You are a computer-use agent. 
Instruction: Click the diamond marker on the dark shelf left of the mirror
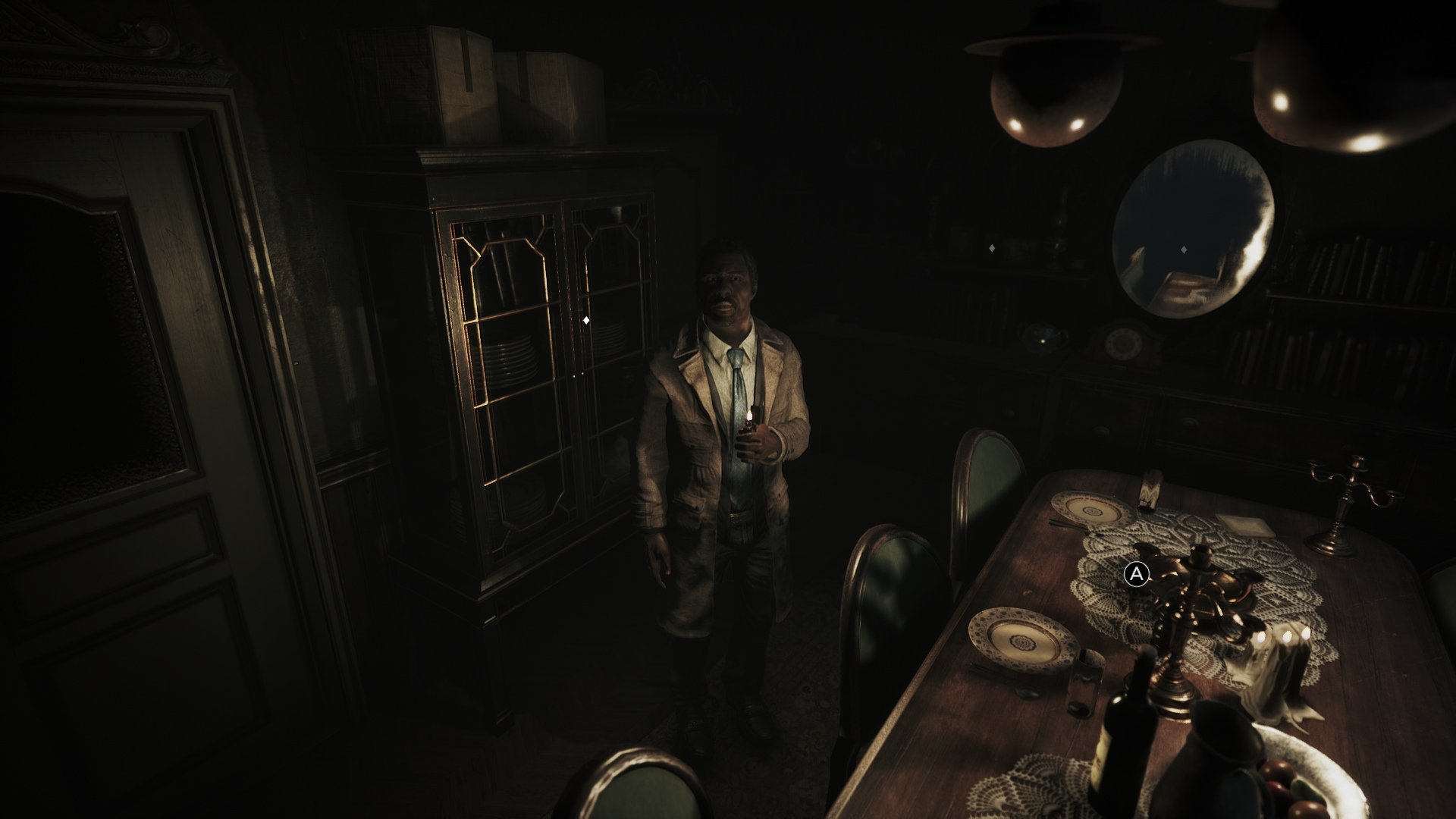click(992, 247)
